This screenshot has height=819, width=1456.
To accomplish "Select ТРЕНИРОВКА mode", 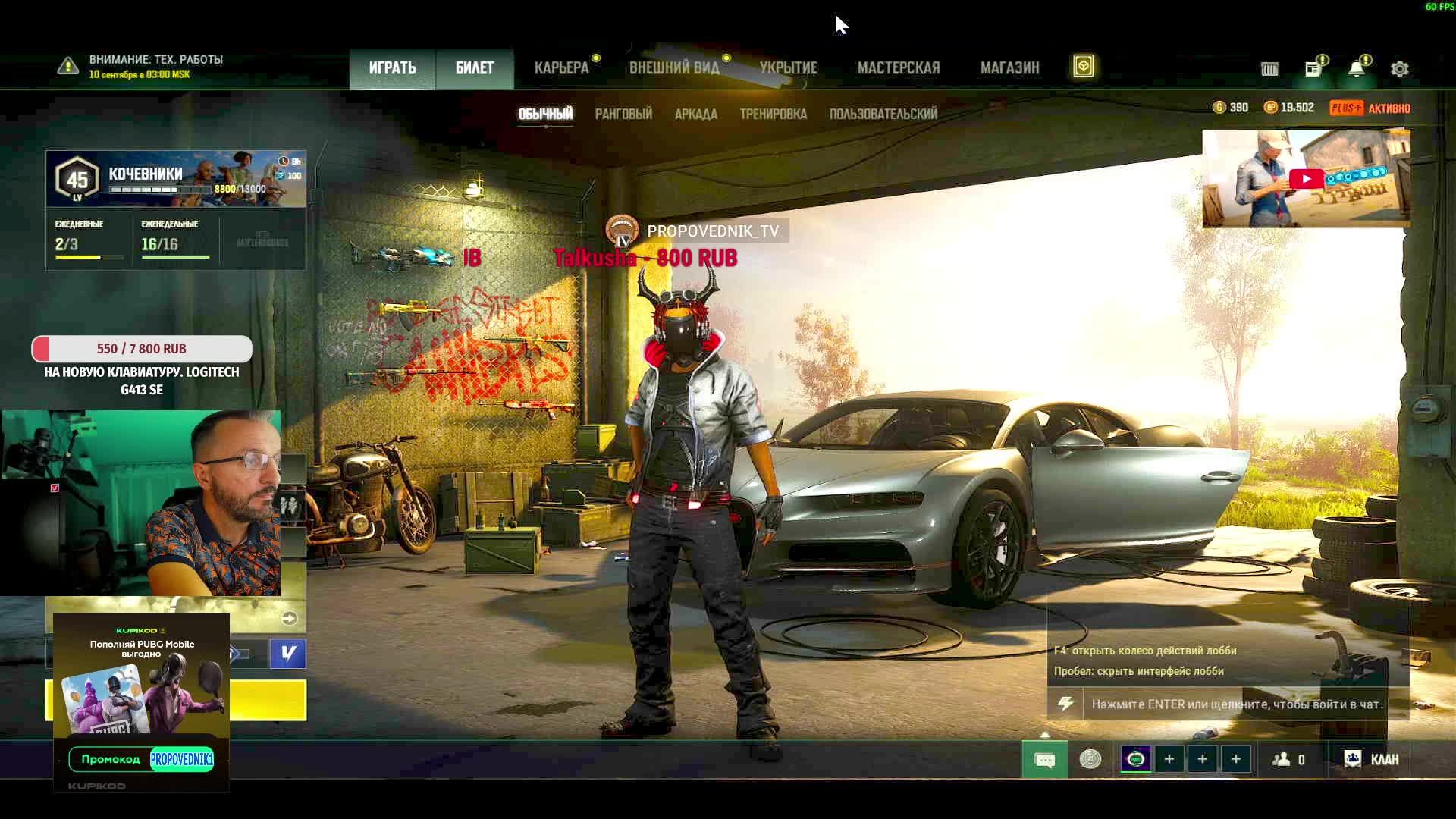I will point(773,115).
